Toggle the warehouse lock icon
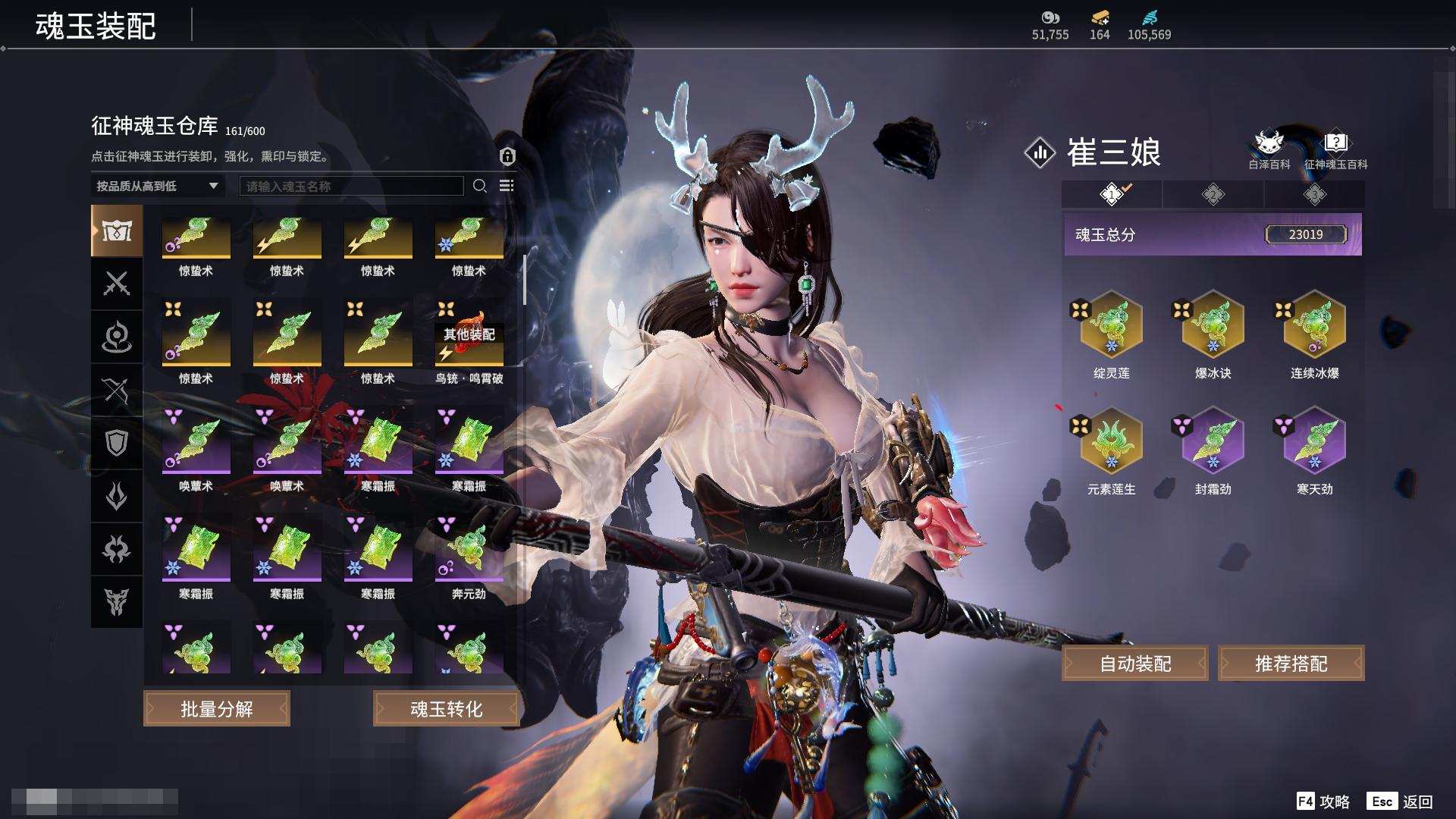The height and width of the screenshot is (819, 1456). click(x=507, y=156)
